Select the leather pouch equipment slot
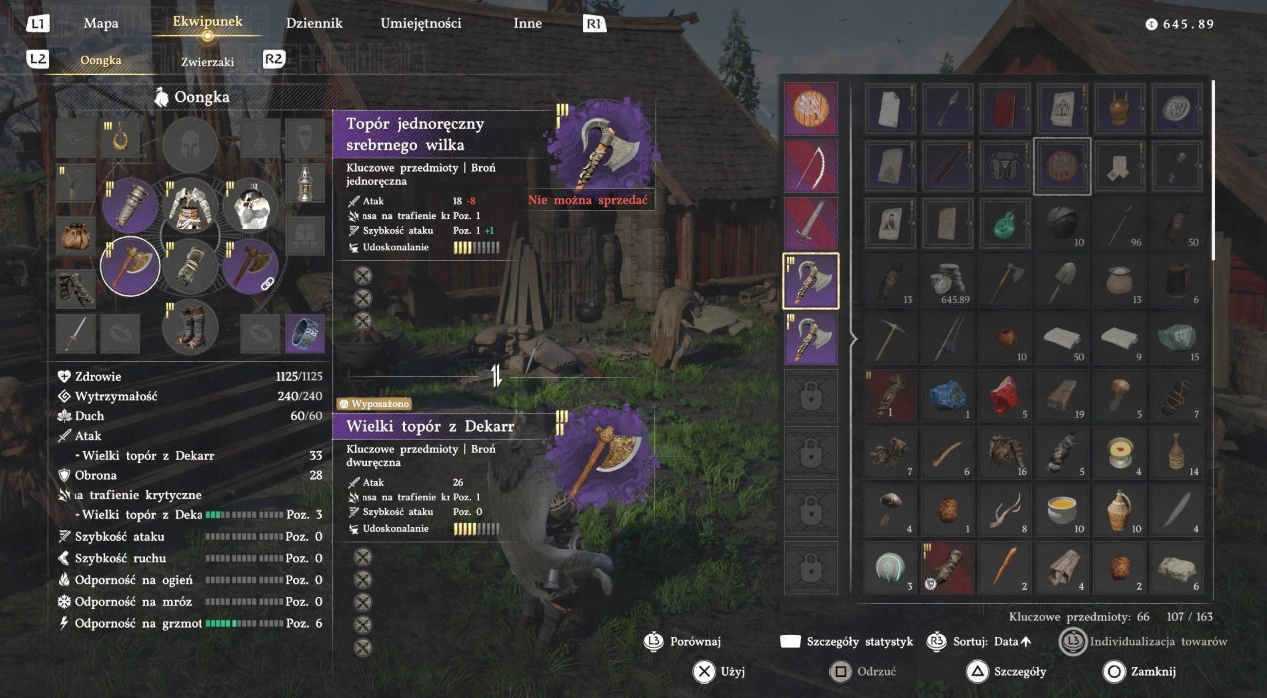Image resolution: width=1267 pixels, height=698 pixels. click(x=76, y=236)
